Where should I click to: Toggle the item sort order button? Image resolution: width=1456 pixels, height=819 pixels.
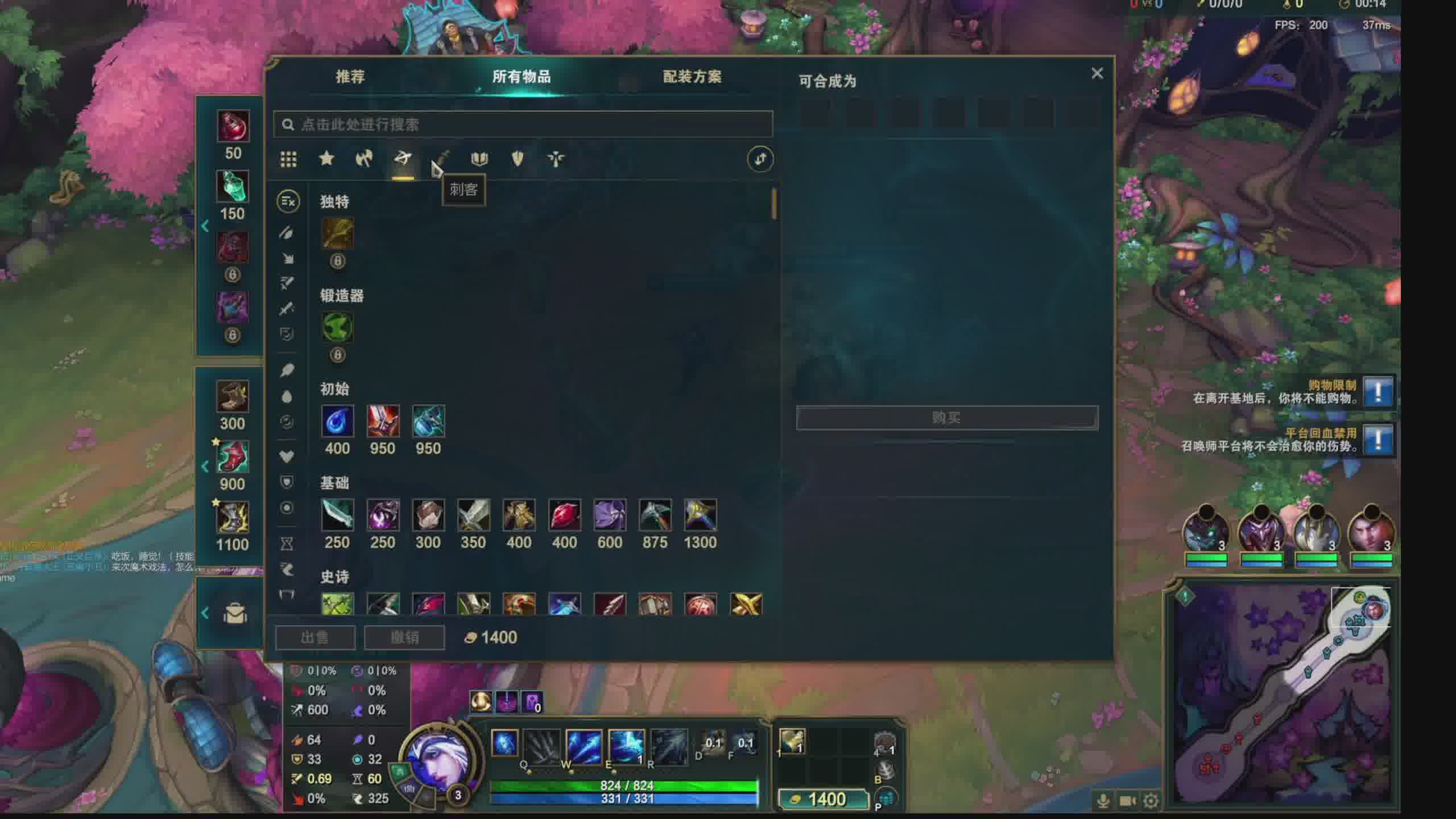click(x=760, y=159)
